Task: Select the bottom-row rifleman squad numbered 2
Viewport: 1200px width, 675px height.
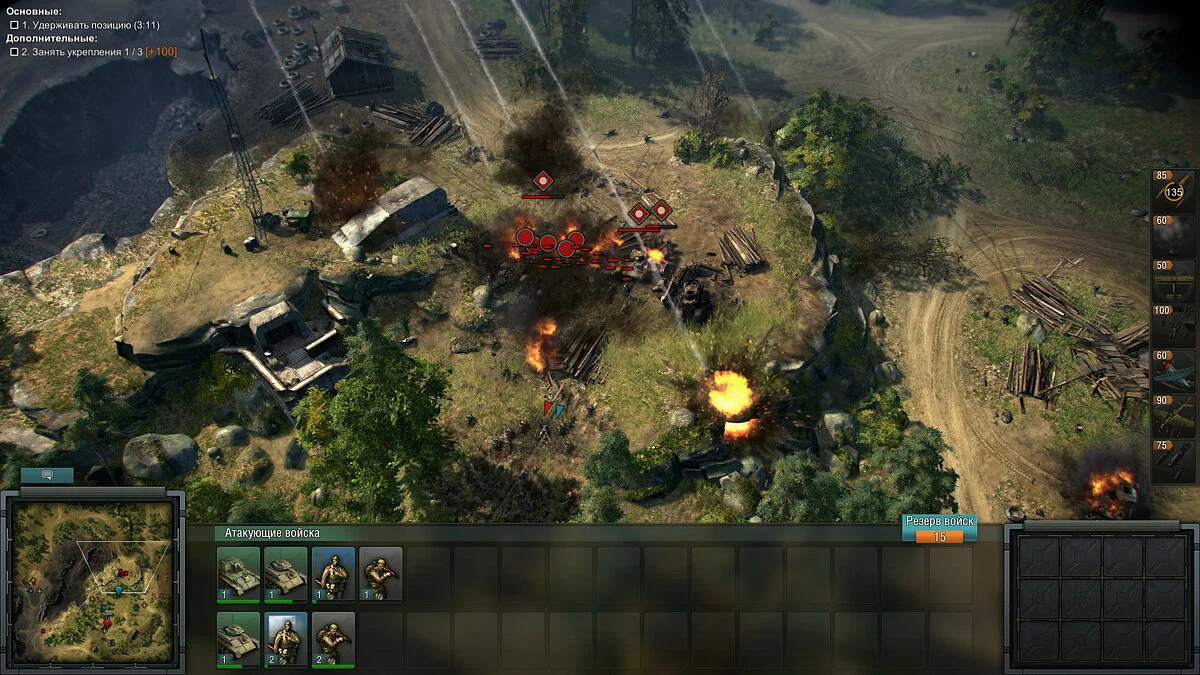Action: (x=333, y=638)
